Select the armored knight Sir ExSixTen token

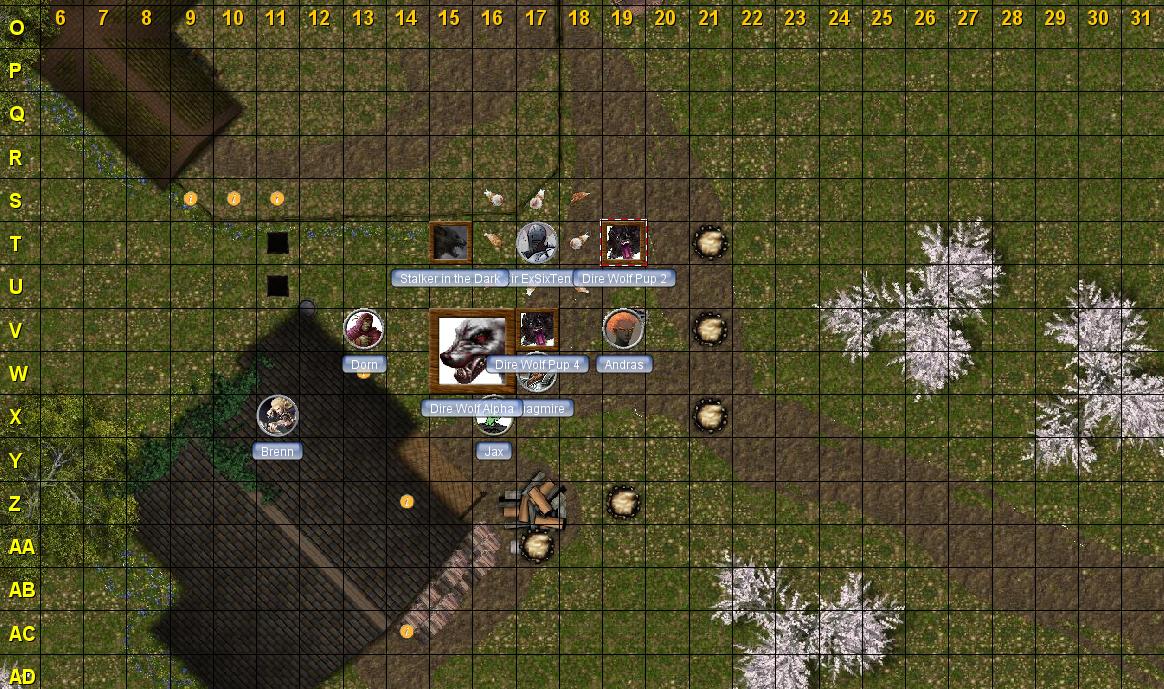click(x=537, y=243)
